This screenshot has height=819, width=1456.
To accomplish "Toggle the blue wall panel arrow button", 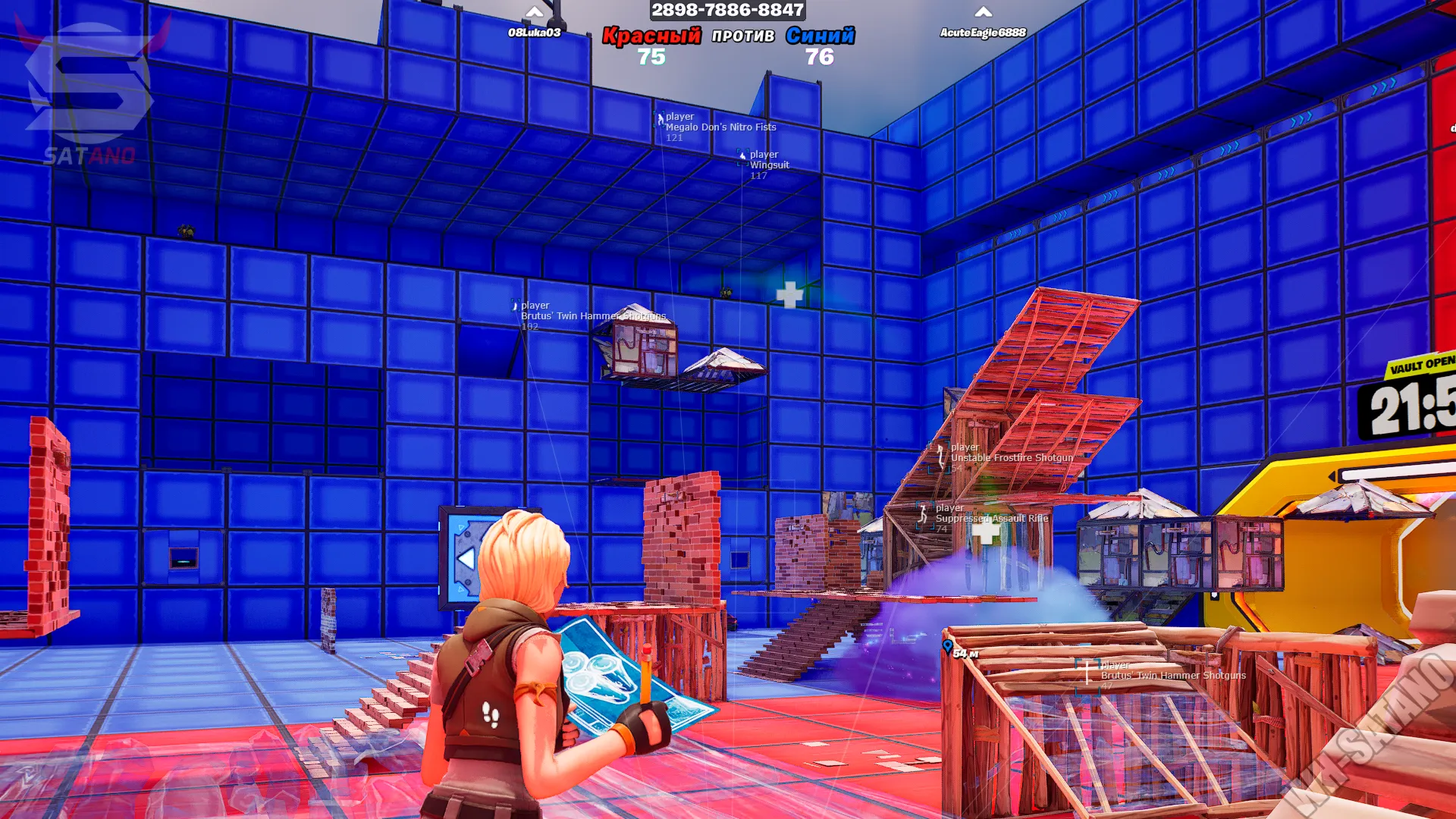I will coord(466,559).
